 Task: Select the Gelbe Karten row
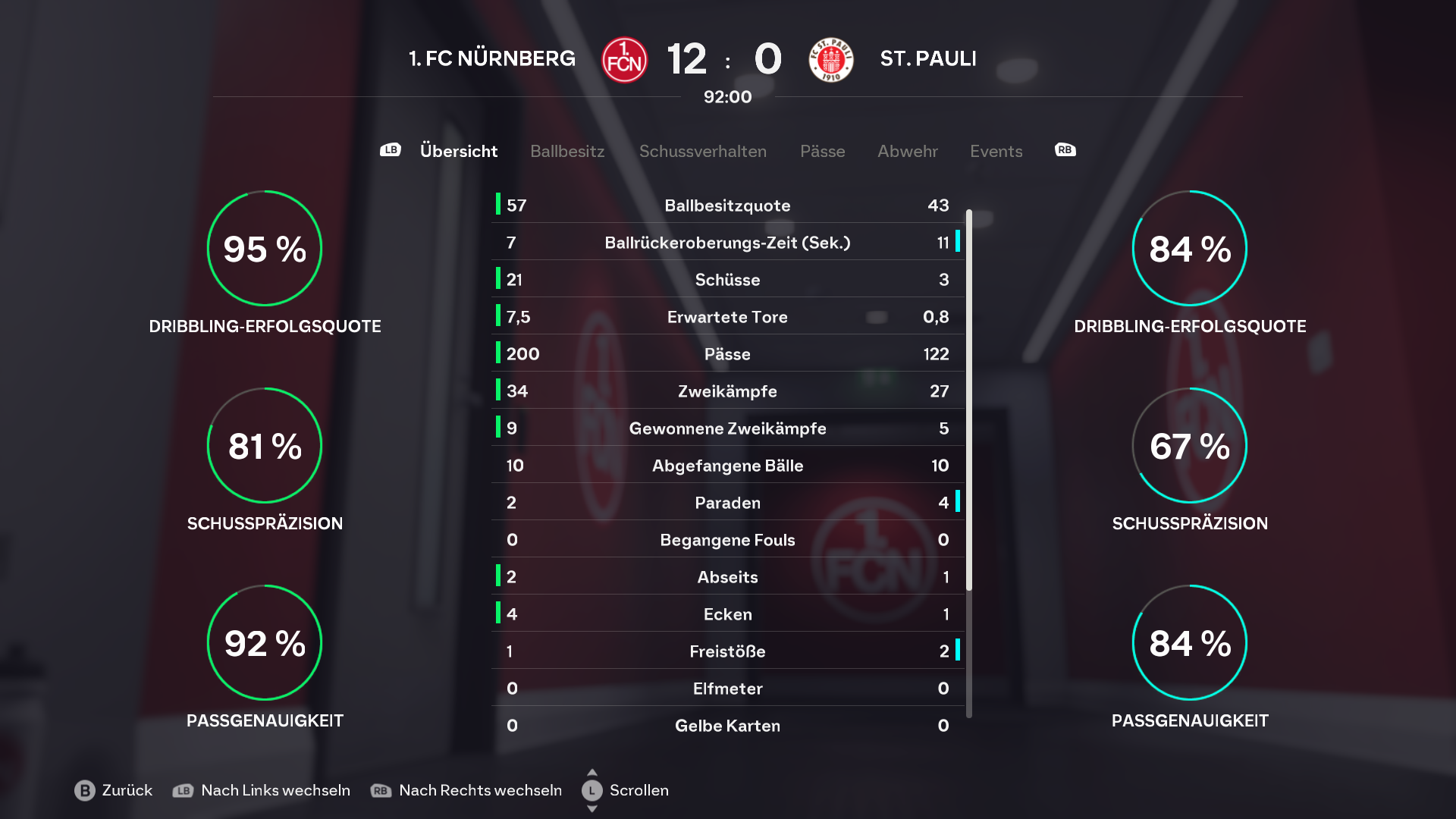click(x=727, y=726)
